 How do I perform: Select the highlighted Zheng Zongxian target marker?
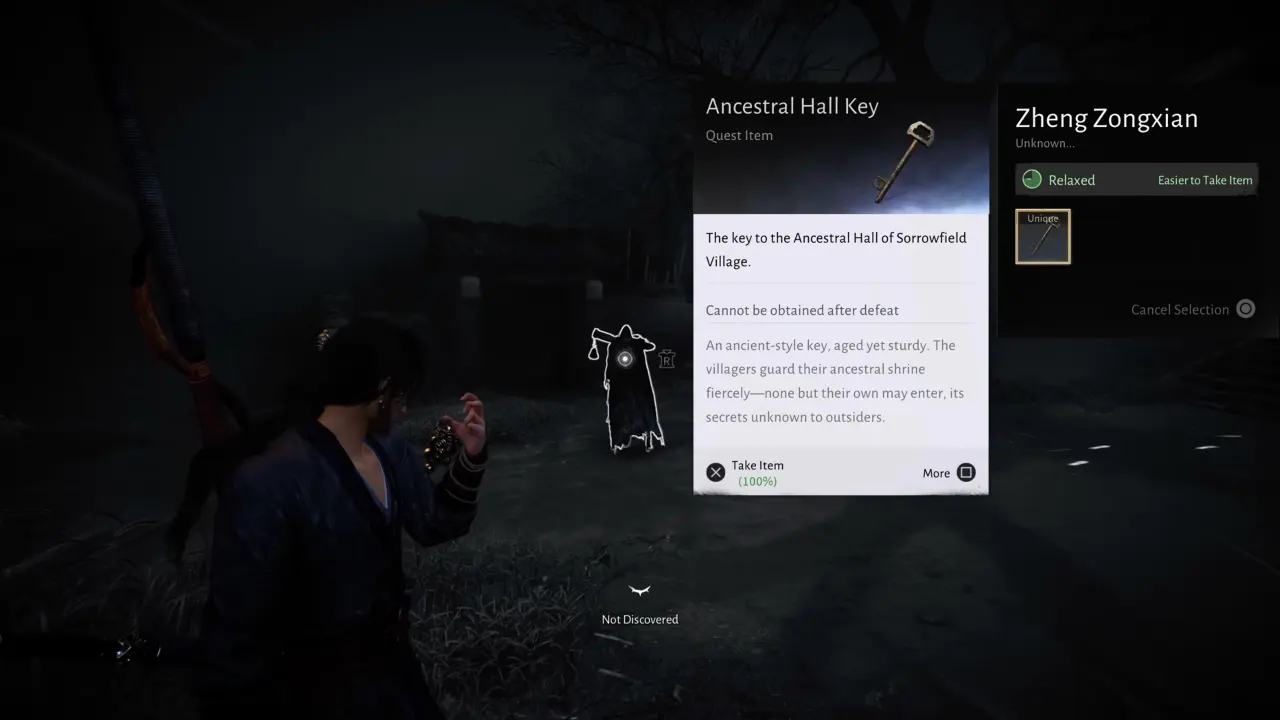[625, 359]
